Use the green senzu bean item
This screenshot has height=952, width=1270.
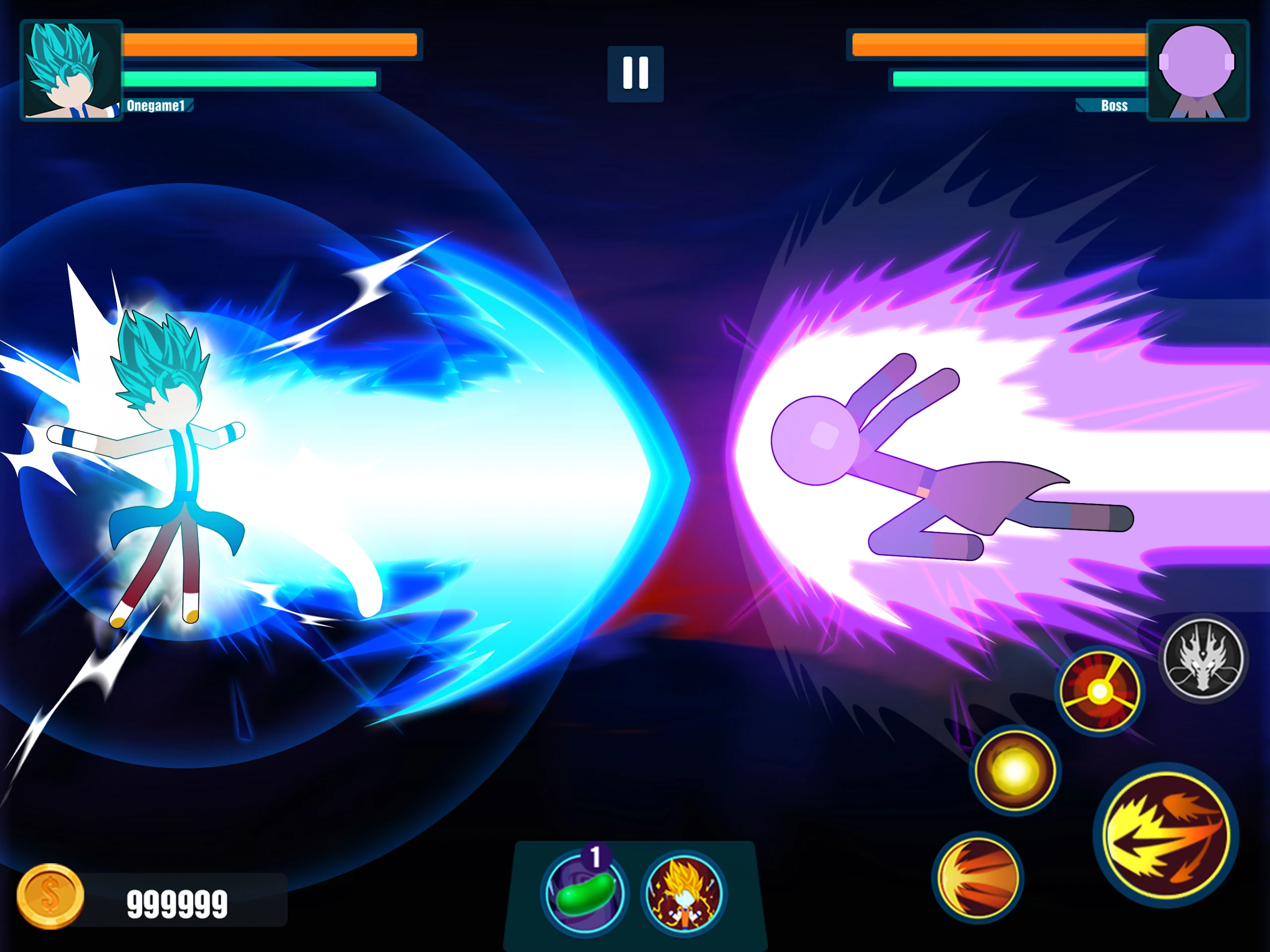pos(584,893)
